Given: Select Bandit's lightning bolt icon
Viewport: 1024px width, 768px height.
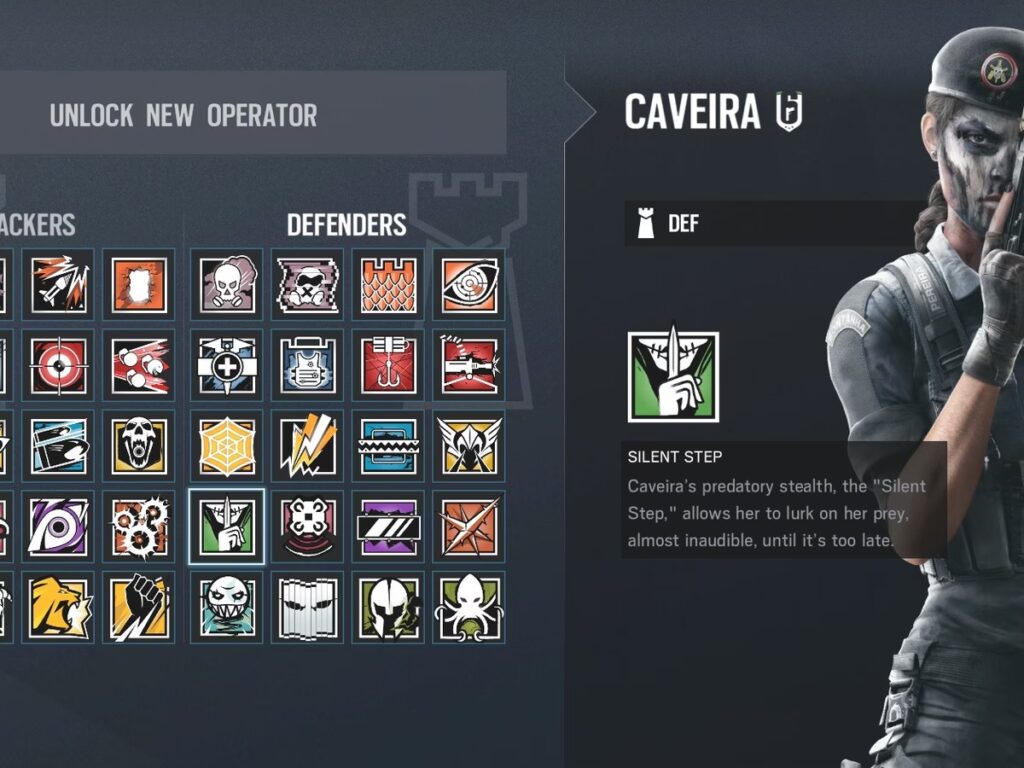Looking at the screenshot, I should point(307,446).
